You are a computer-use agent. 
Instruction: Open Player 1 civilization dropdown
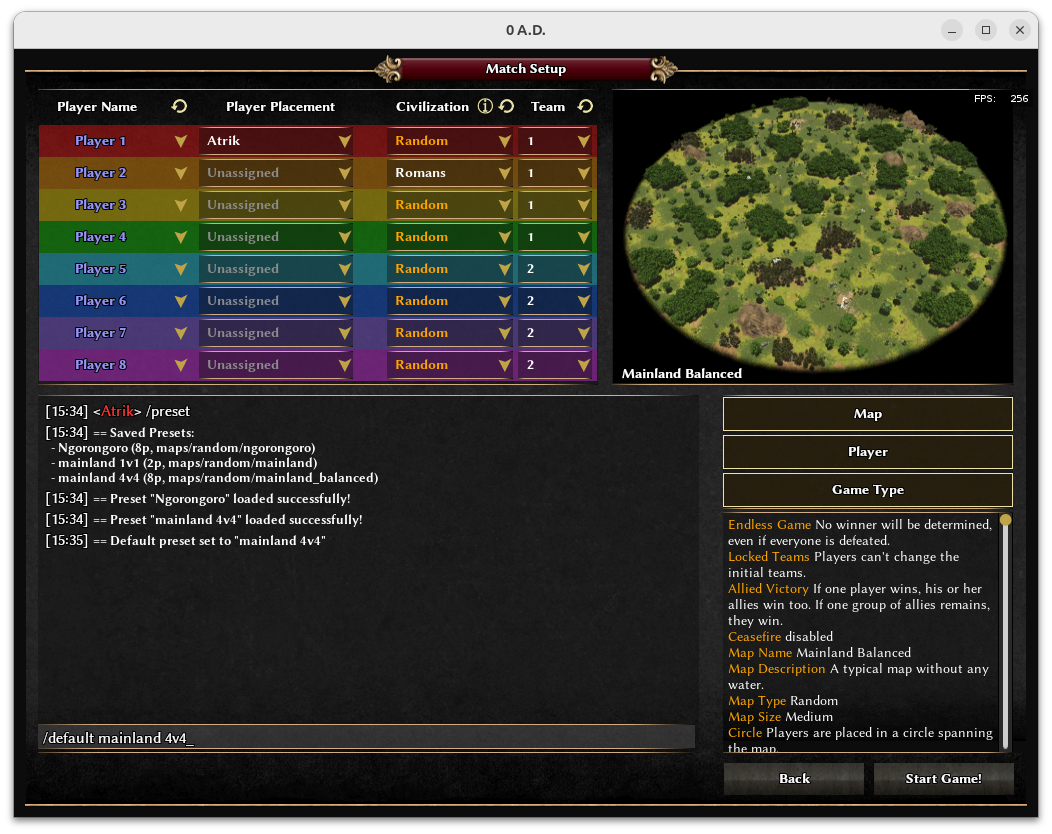[451, 141]
